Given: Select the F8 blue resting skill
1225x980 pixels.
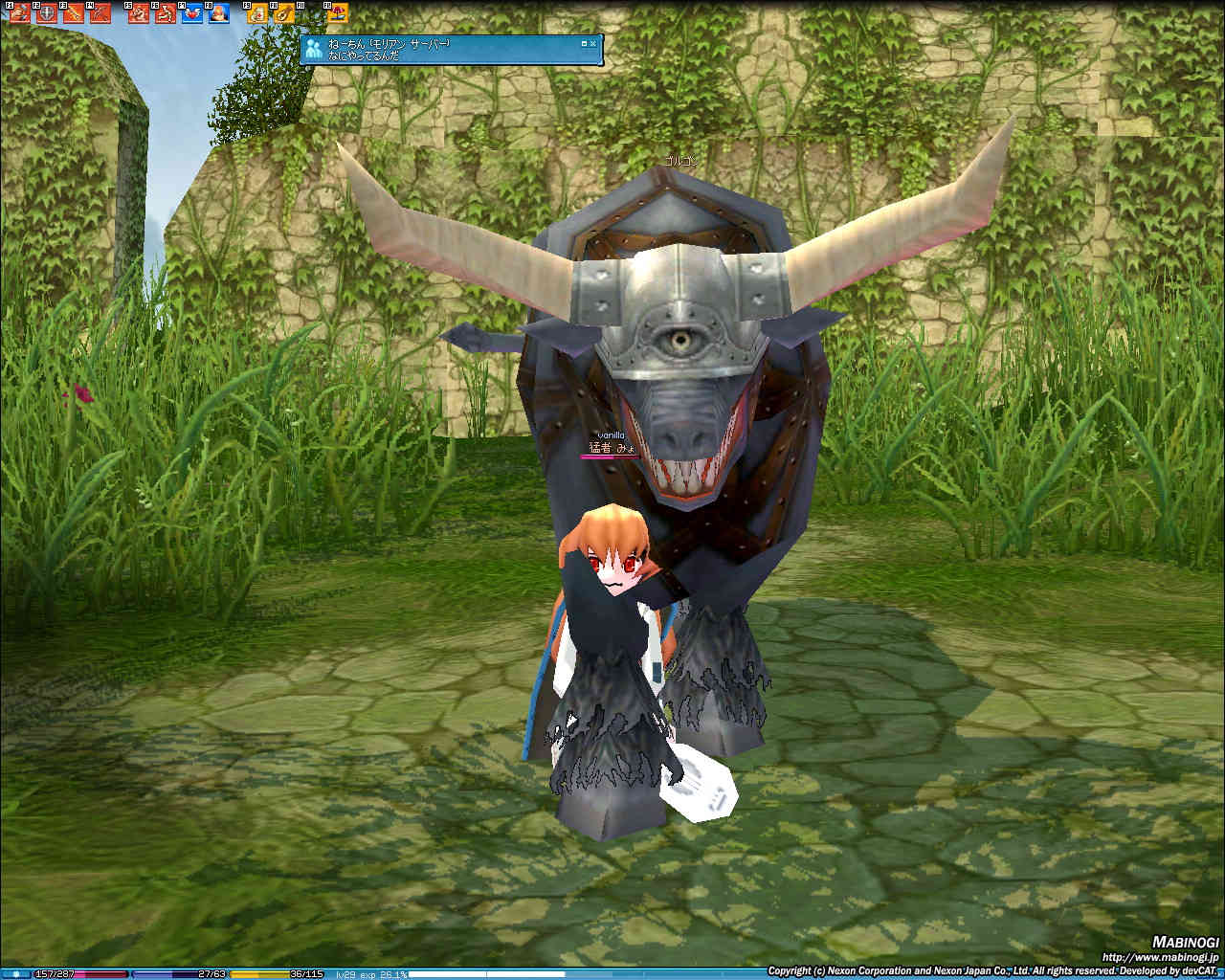Looking at the screenshot, I should pyautogui.click(x=219, y=13).
